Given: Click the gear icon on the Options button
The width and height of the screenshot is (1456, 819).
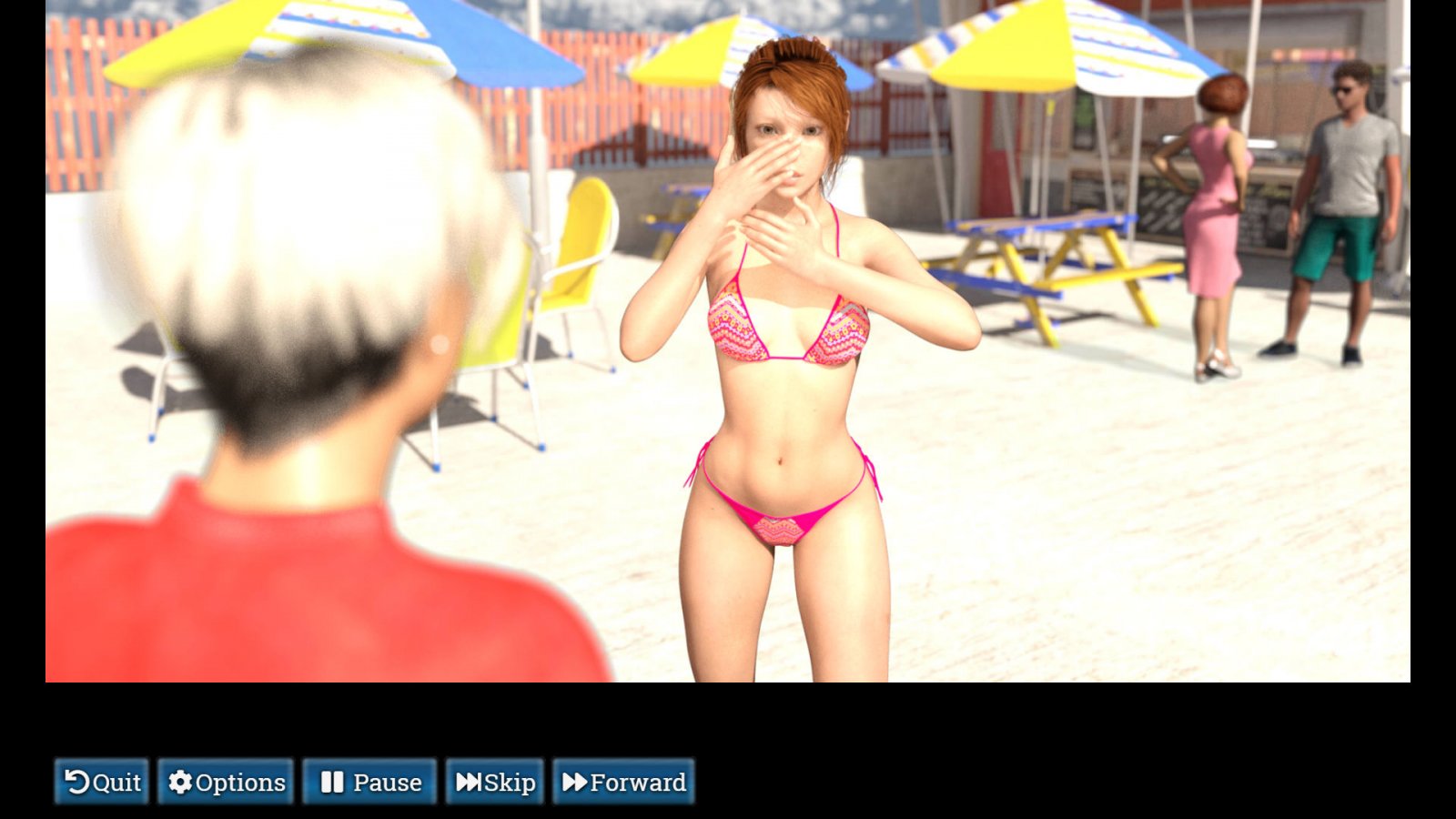Looking at the screenshot, I should point(181,782).
